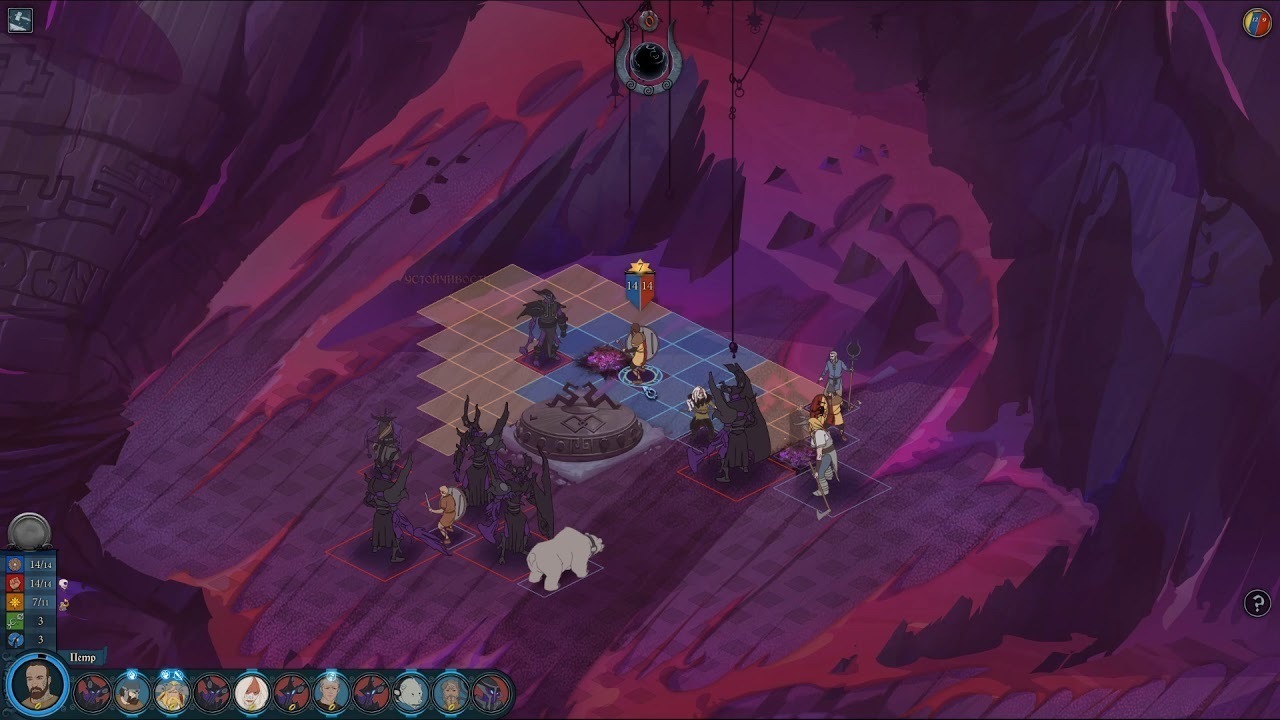Activate the horn hanging at top center

click(x=650, y=58)
